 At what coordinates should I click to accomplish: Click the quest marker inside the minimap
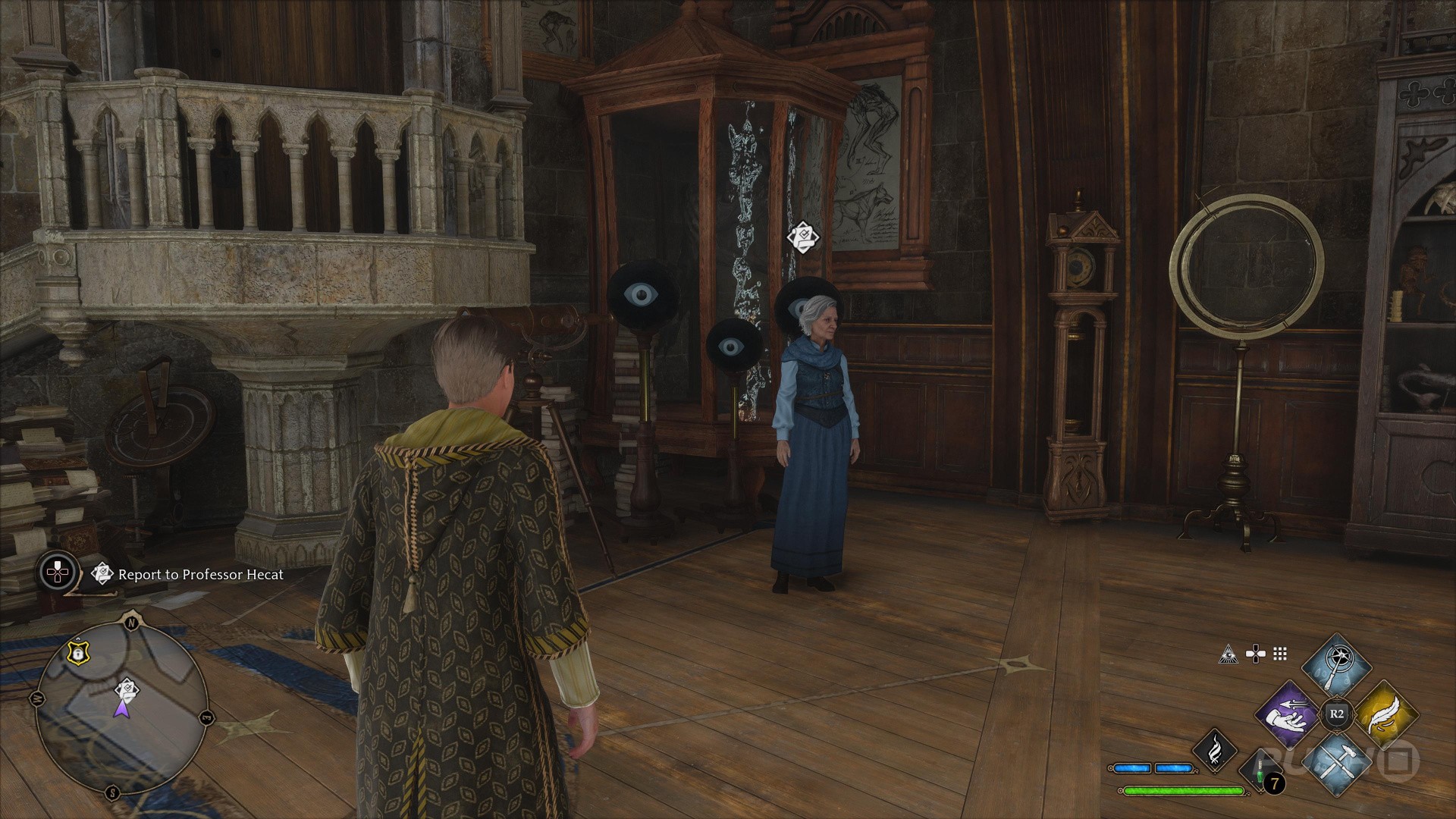click(x=127, y=689)
